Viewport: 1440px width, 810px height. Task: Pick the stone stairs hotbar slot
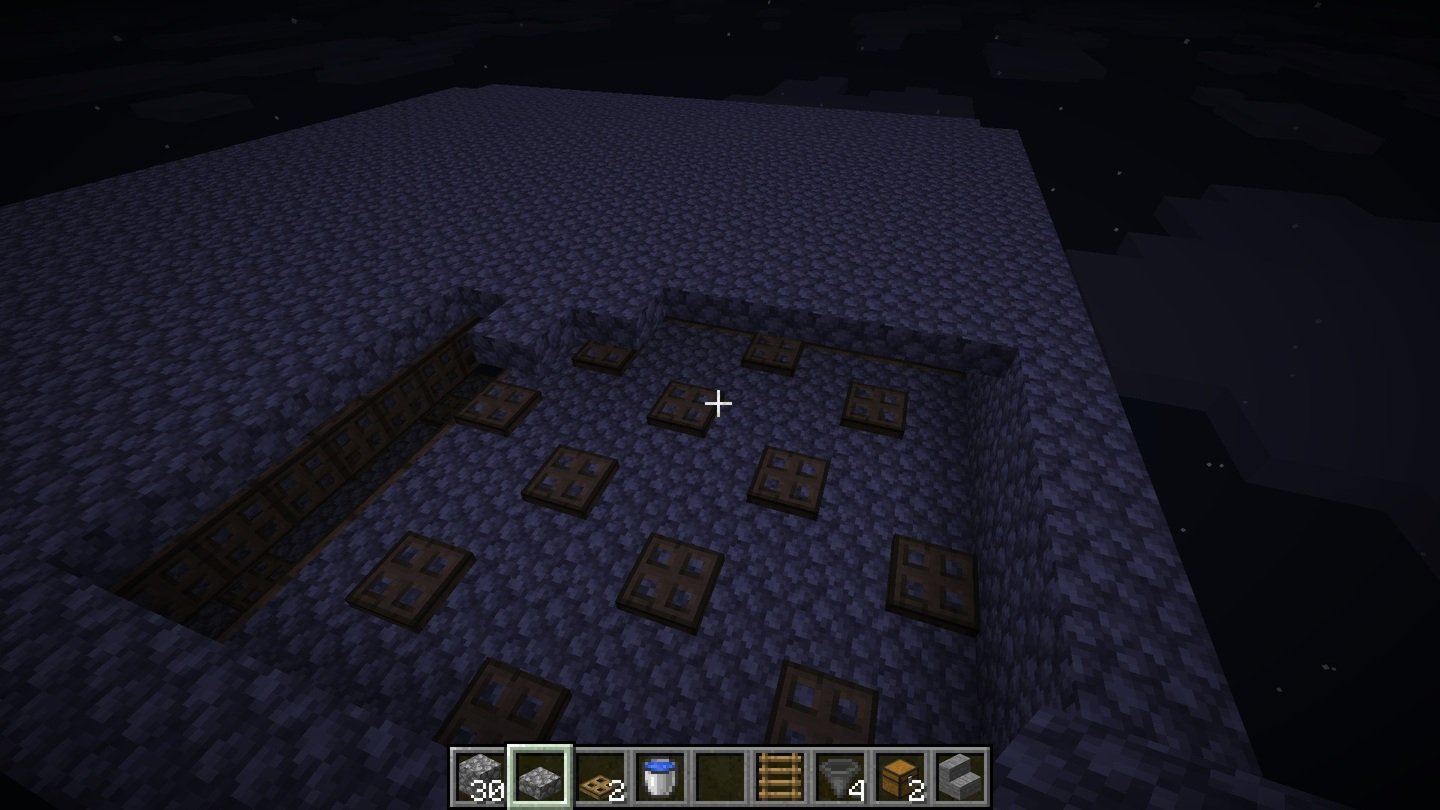960,777
